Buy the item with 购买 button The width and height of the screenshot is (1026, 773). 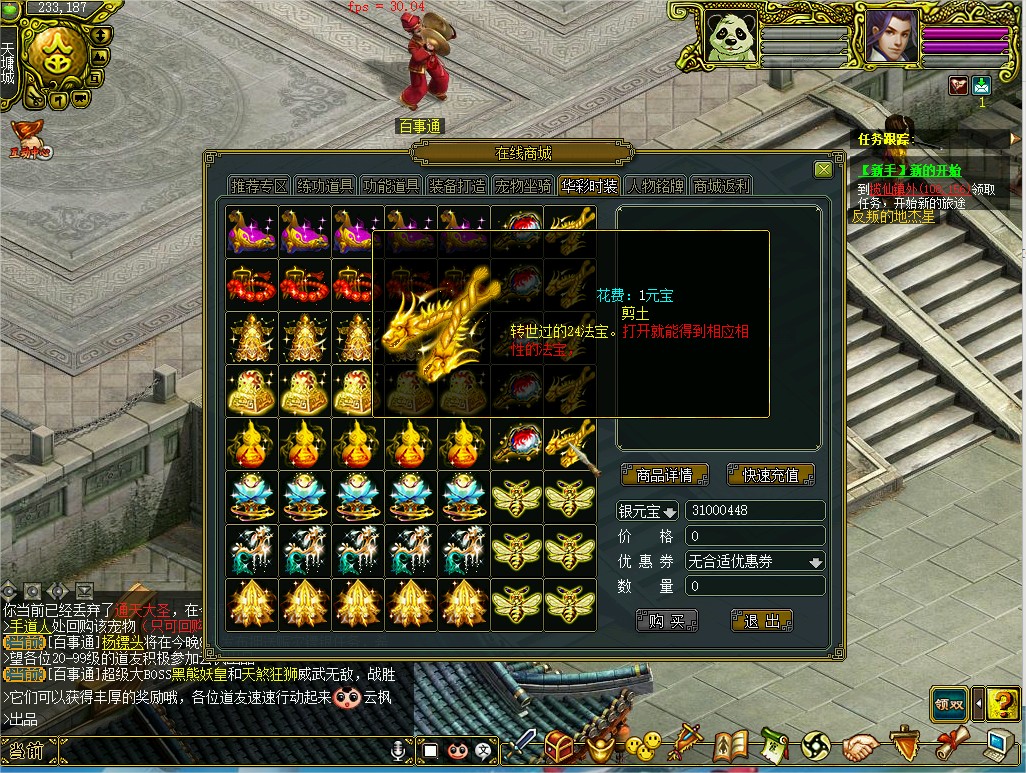(666, 621)
